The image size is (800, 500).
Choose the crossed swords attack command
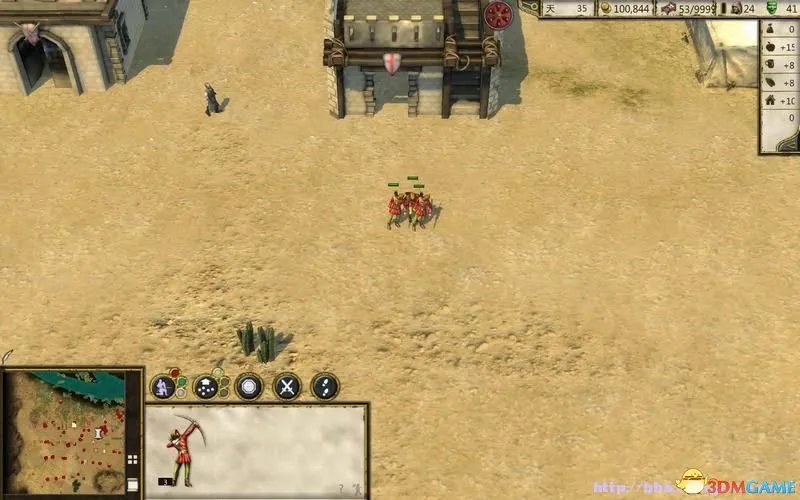tap(287, 387)
